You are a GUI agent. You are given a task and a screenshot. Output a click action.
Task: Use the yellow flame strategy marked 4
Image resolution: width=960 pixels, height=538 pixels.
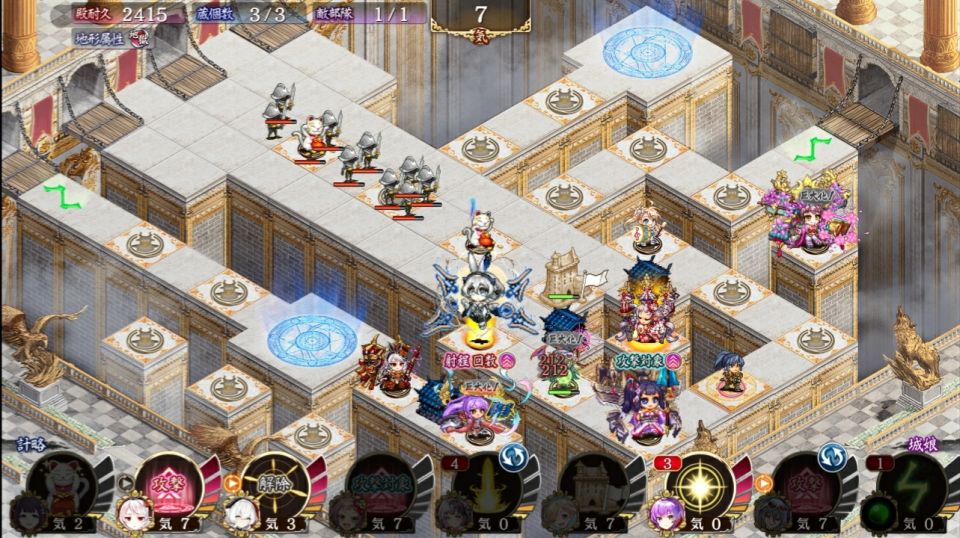pos(483,486)
